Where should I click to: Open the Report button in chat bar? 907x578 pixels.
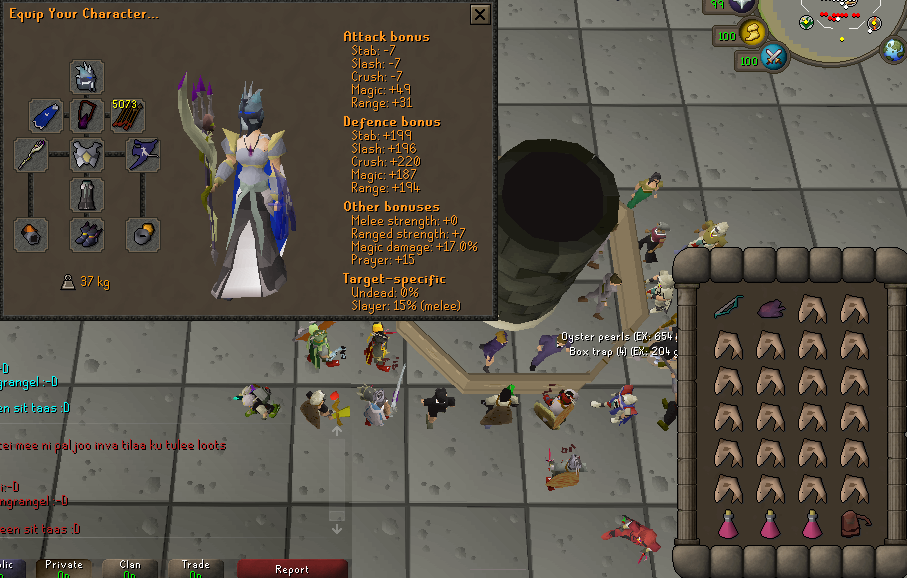tap(291, 568)
